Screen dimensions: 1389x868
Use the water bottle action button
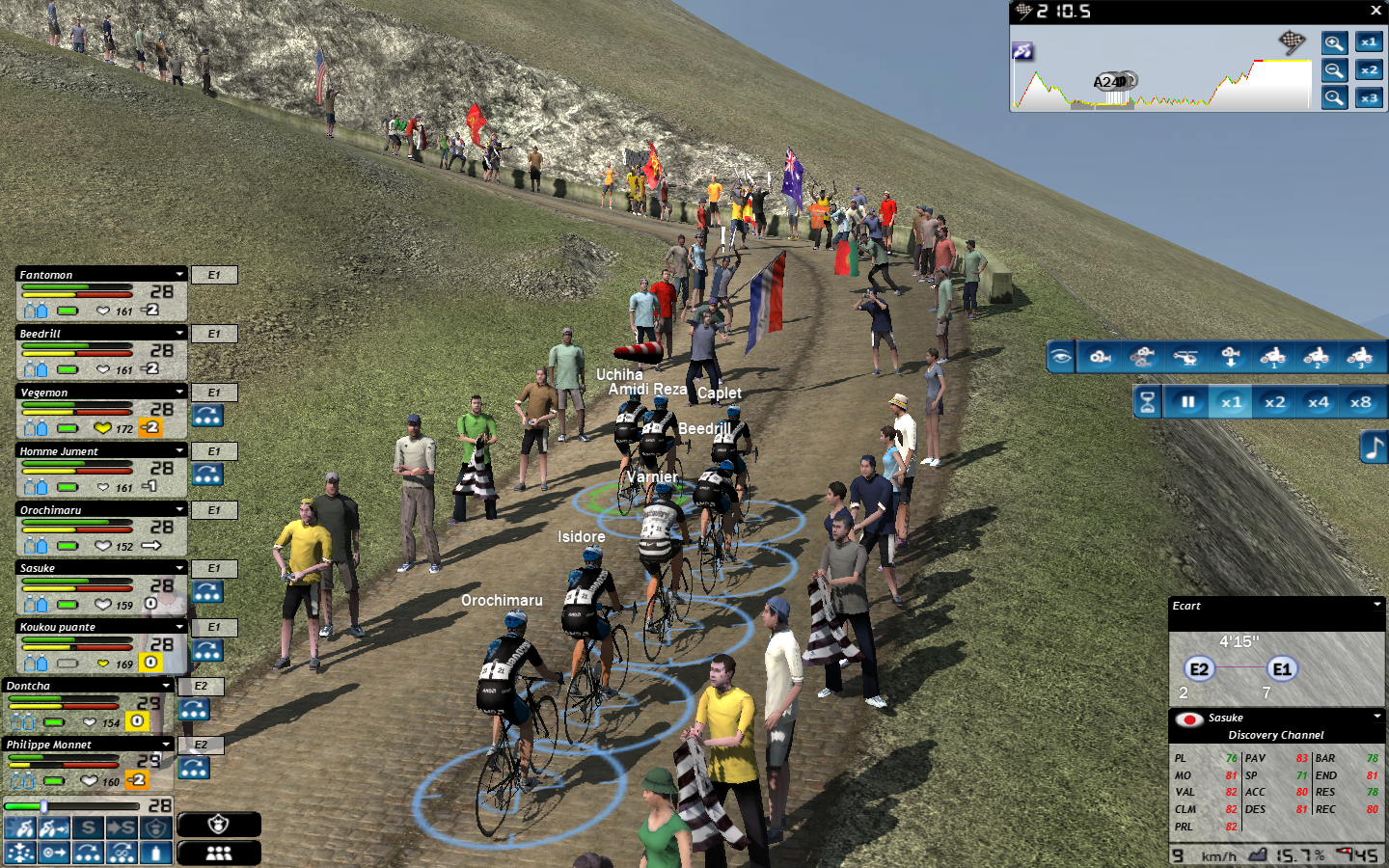155,853
